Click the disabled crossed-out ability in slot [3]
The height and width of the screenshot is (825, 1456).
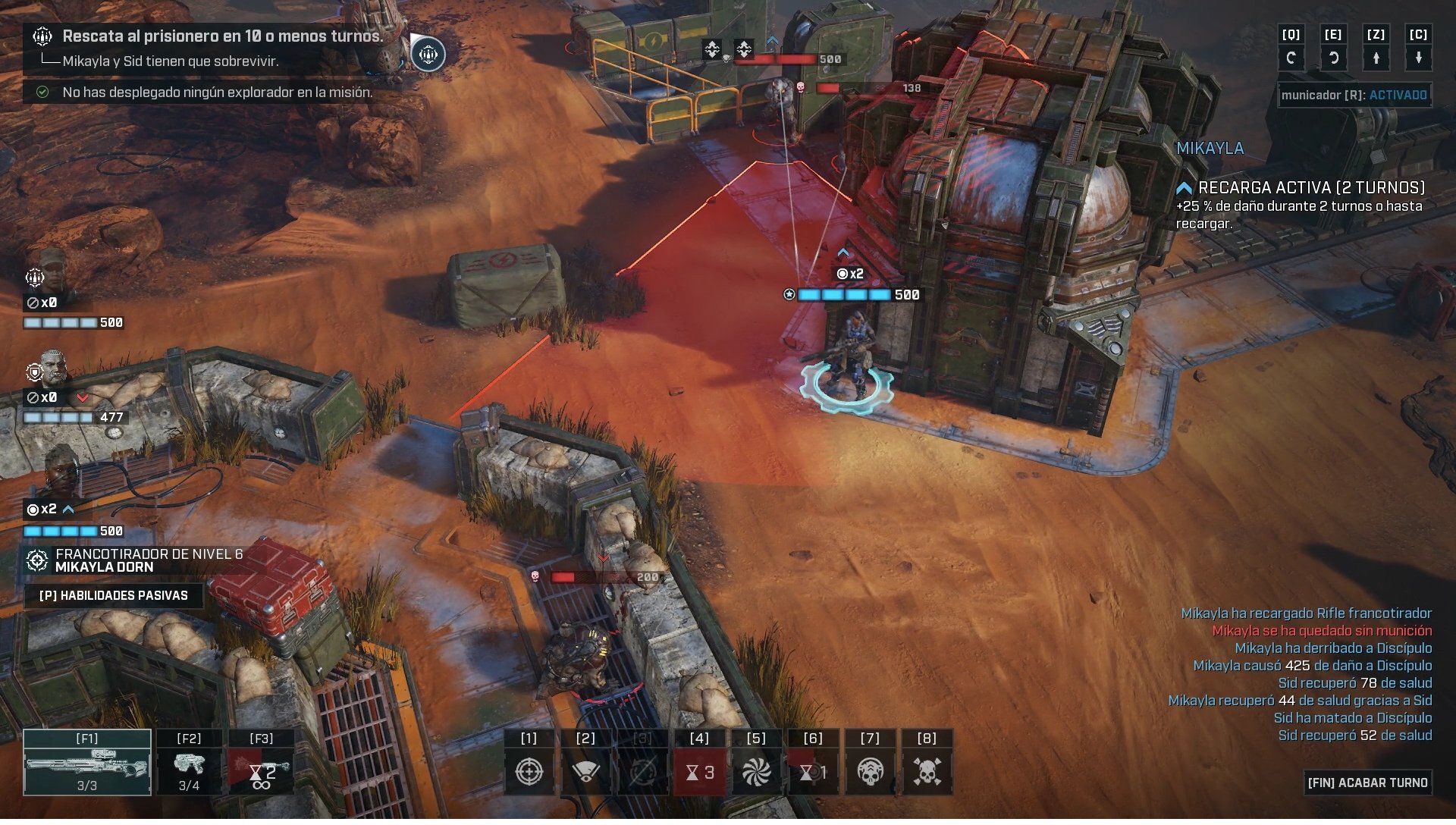pos(642,770)
